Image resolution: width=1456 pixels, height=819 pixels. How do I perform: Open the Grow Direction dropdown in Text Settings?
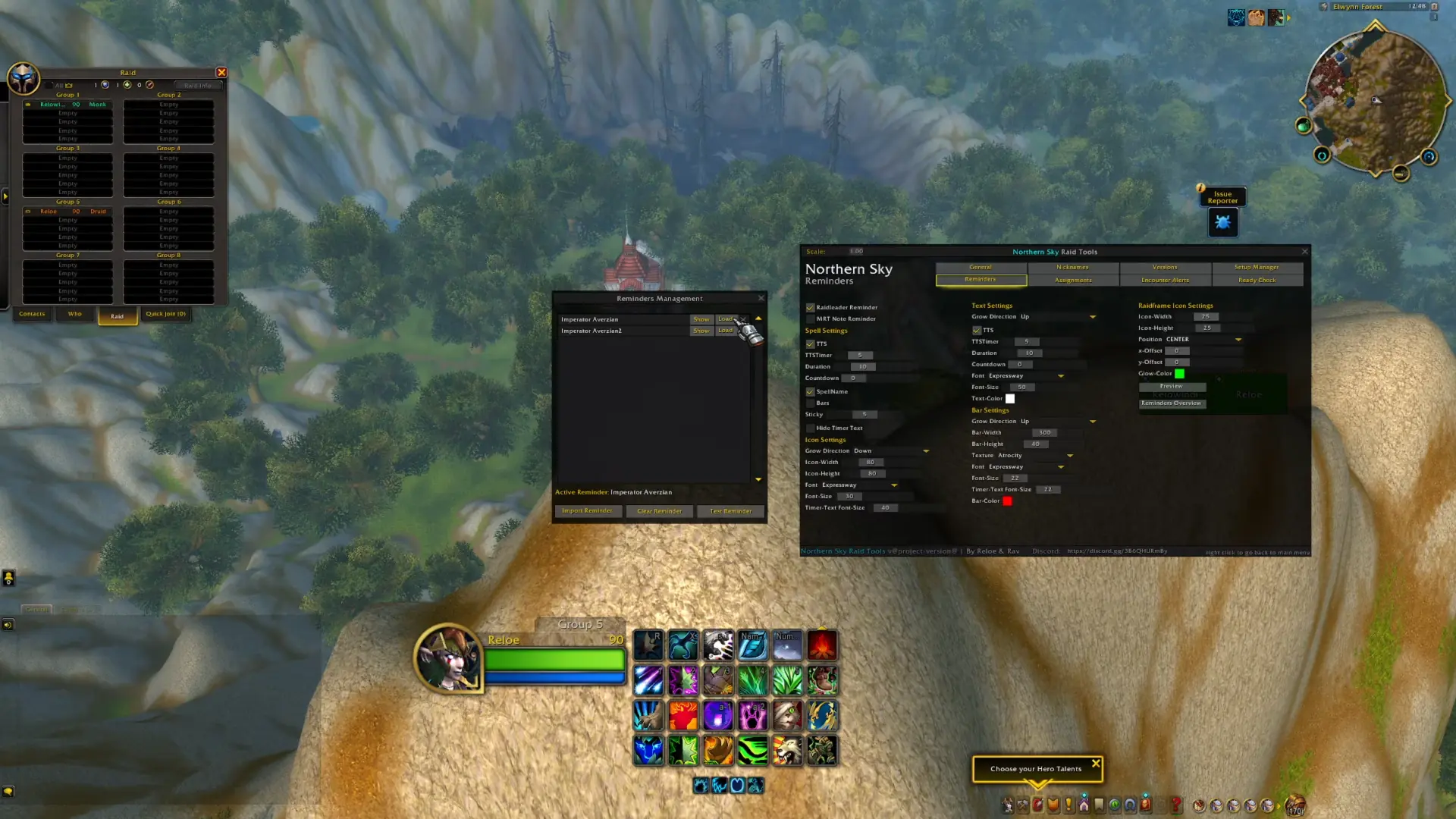(1093, 316)
